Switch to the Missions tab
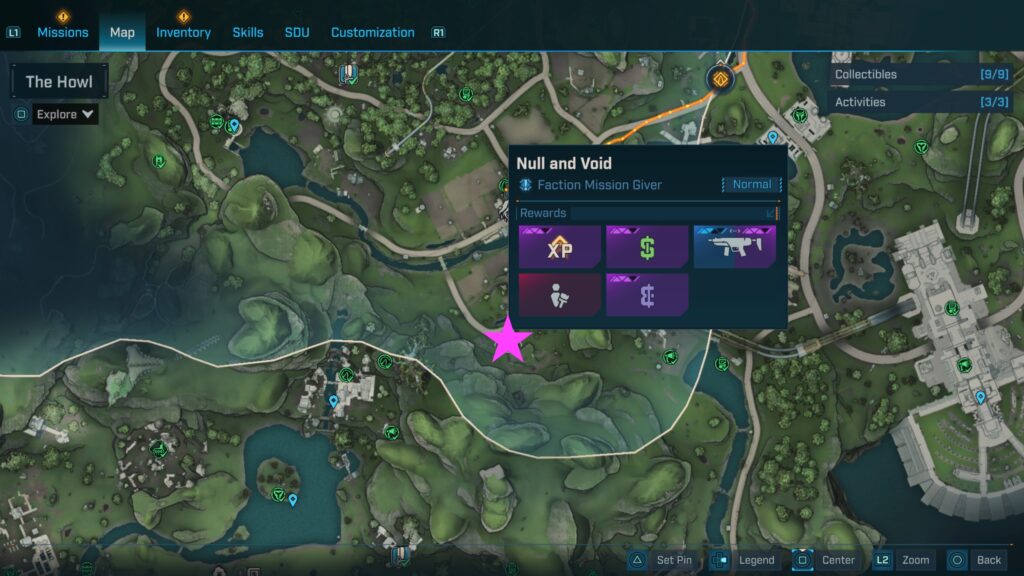 point(63,32)
